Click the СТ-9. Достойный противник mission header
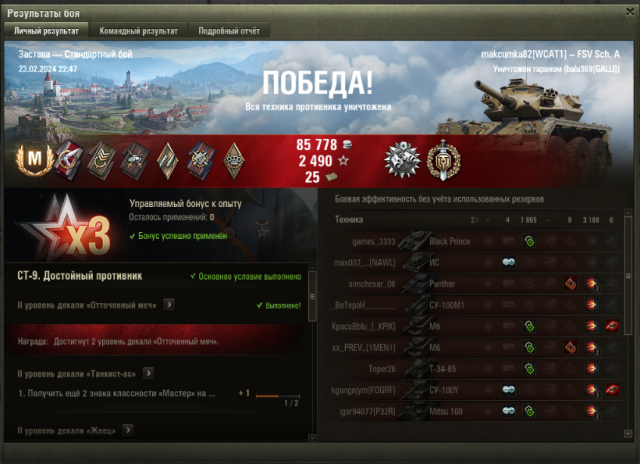Image resolution: width=640 pixels, height=464 pixels. coord(80,274)
